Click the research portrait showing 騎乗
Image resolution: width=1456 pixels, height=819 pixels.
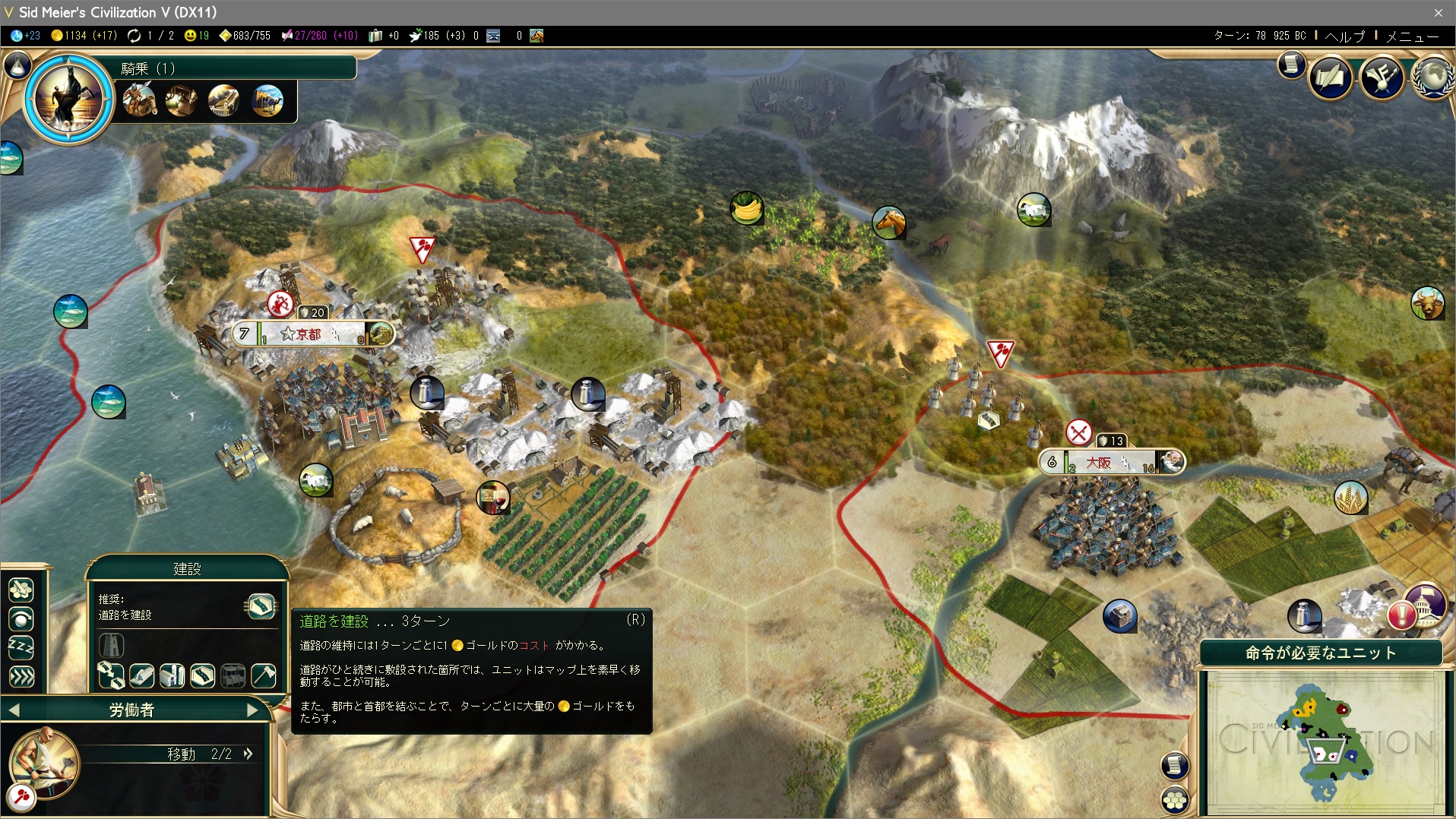pyautogui.click(x=68, y=97)
